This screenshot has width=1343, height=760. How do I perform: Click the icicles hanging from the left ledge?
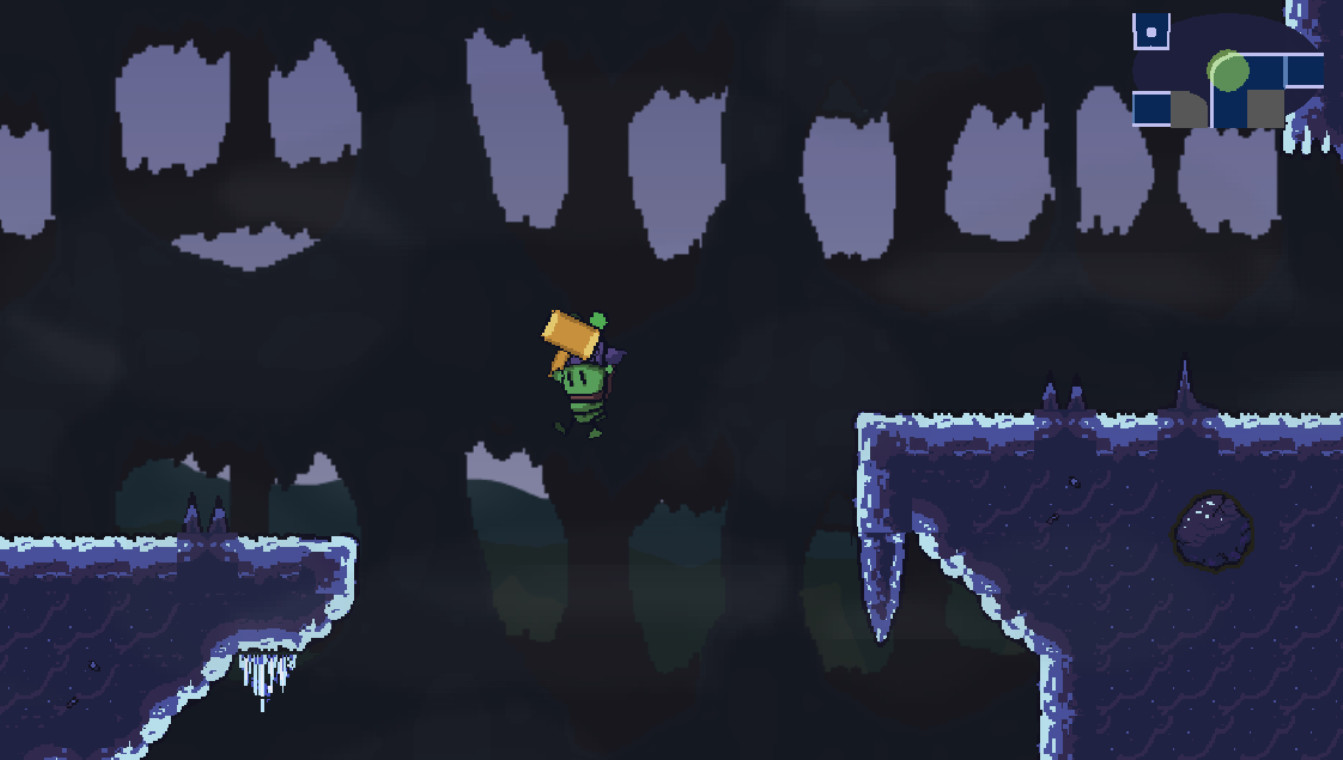(265, 675)
